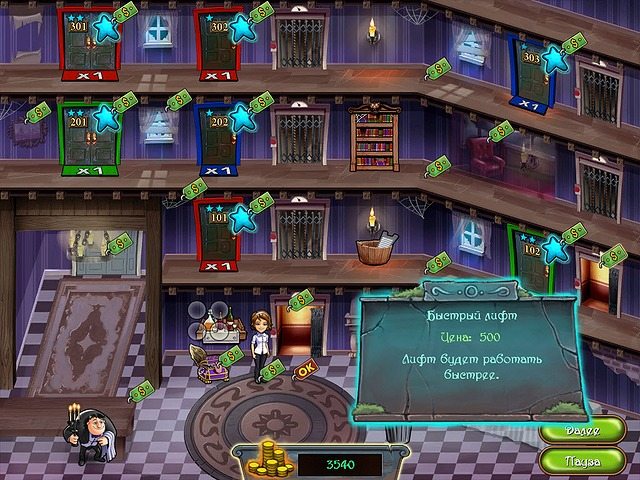Viewport: 640px width, 480px height.
Task: Click the price tag by the bellhop
Action: (x=144, y=388)
